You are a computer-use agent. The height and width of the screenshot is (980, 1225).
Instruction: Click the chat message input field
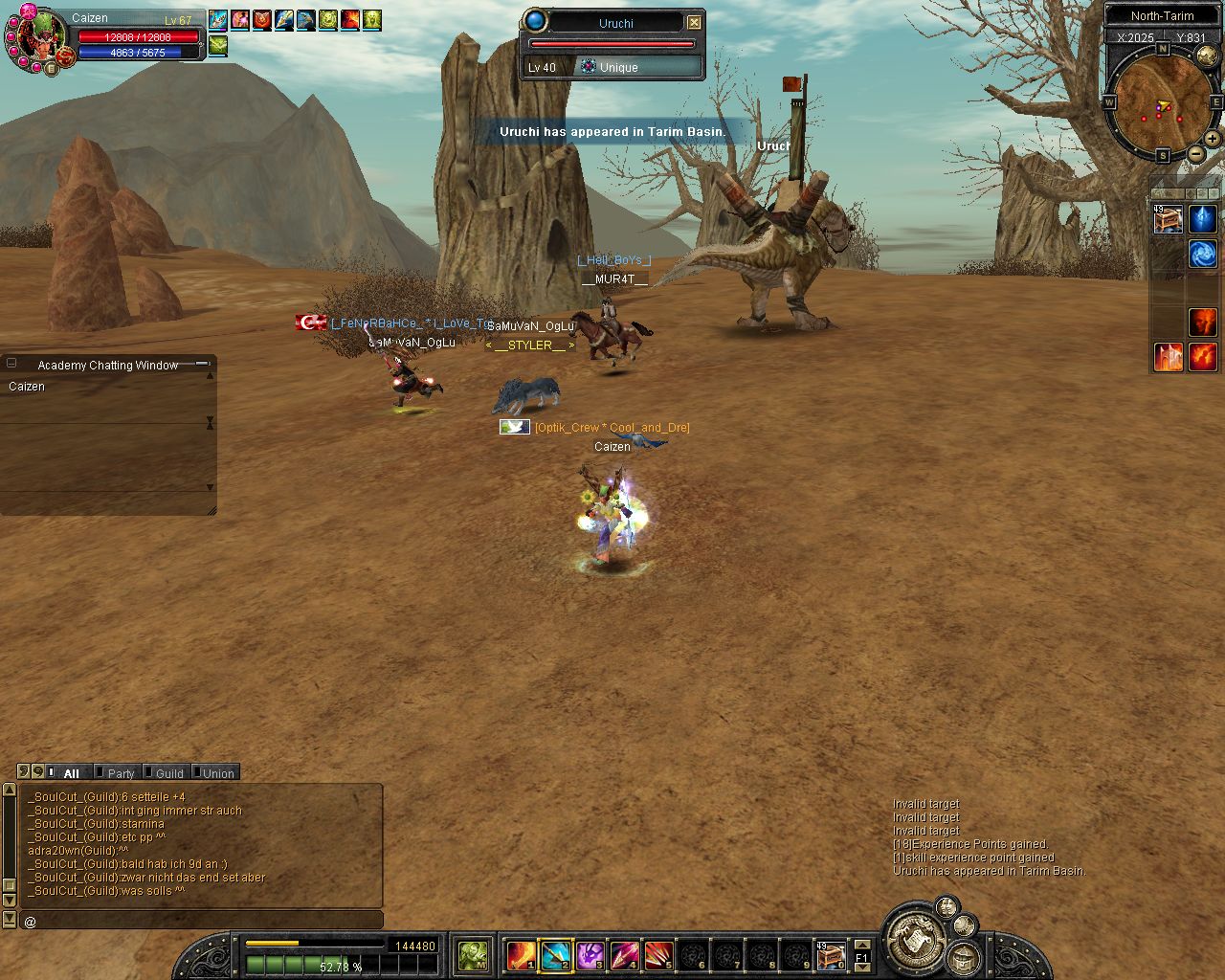click(201, 921)
